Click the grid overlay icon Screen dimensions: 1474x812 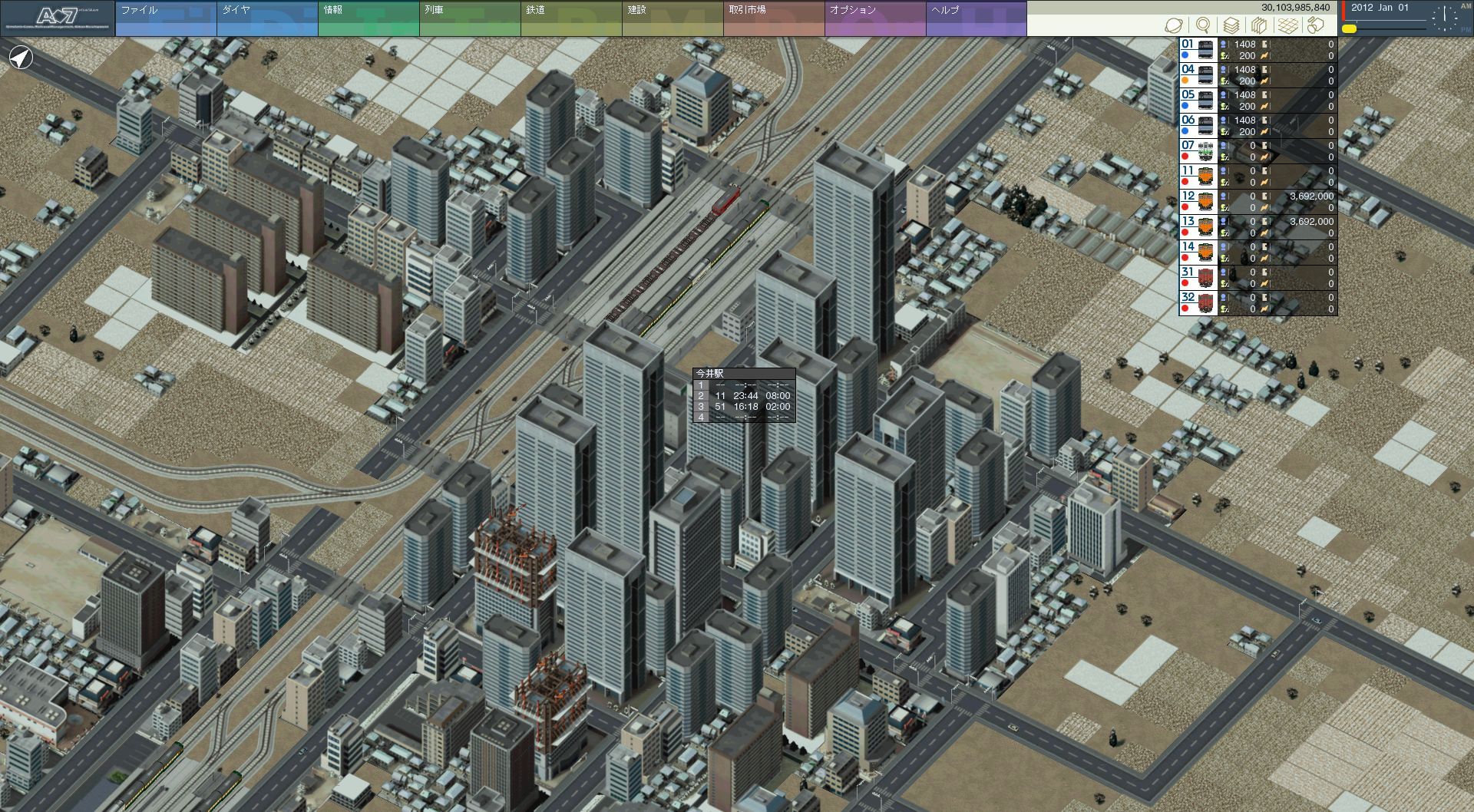(1287, 26)
